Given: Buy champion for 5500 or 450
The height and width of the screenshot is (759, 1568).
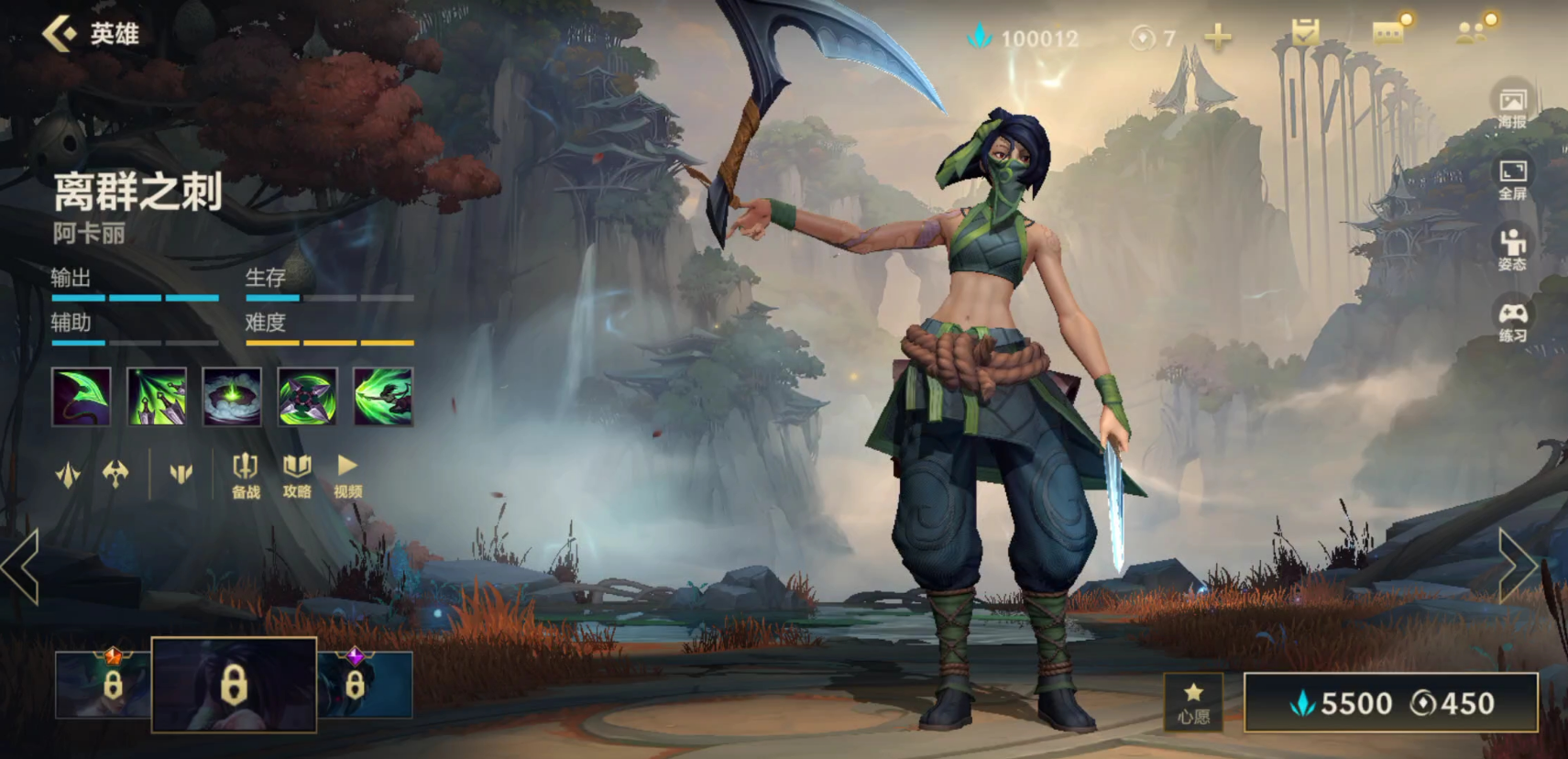Looking at the screenshot, I should pyautogui.click(x=1390, y=703).
